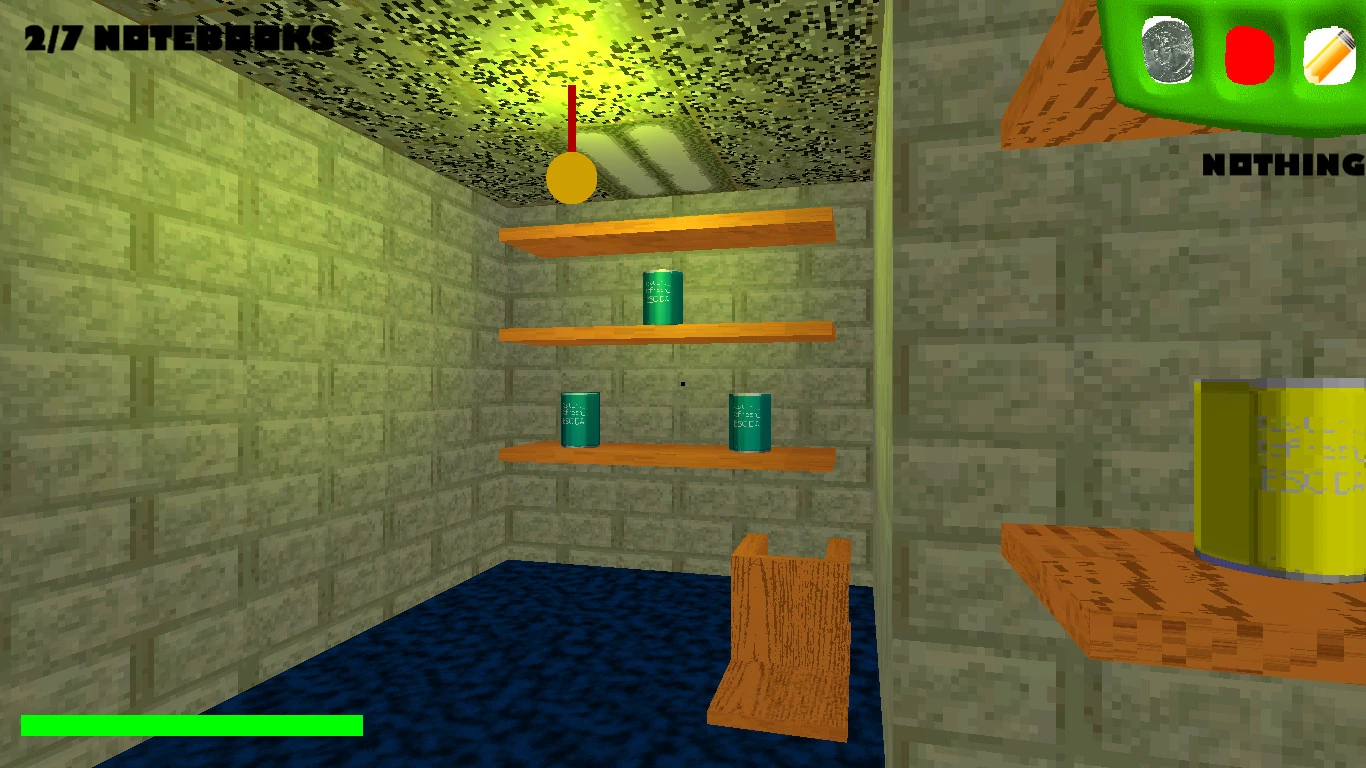1366x768 pixels.
Task: Click the center aiming dot on the wall
Action: (x=683, y=384)
